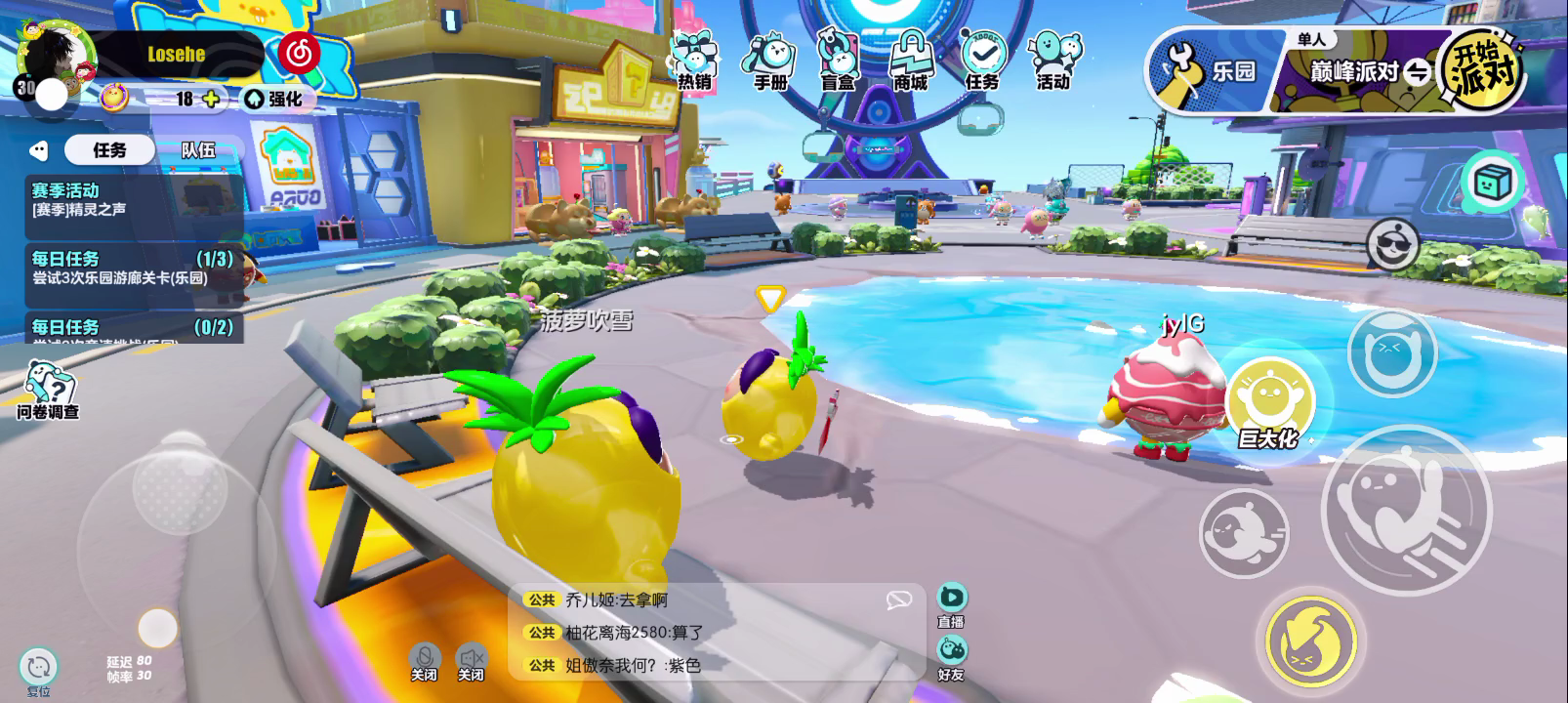Image resolution: width=1568 pixels, height=703 pixels.
Task: Open the 手册 handbook
Action: [770, 60]
